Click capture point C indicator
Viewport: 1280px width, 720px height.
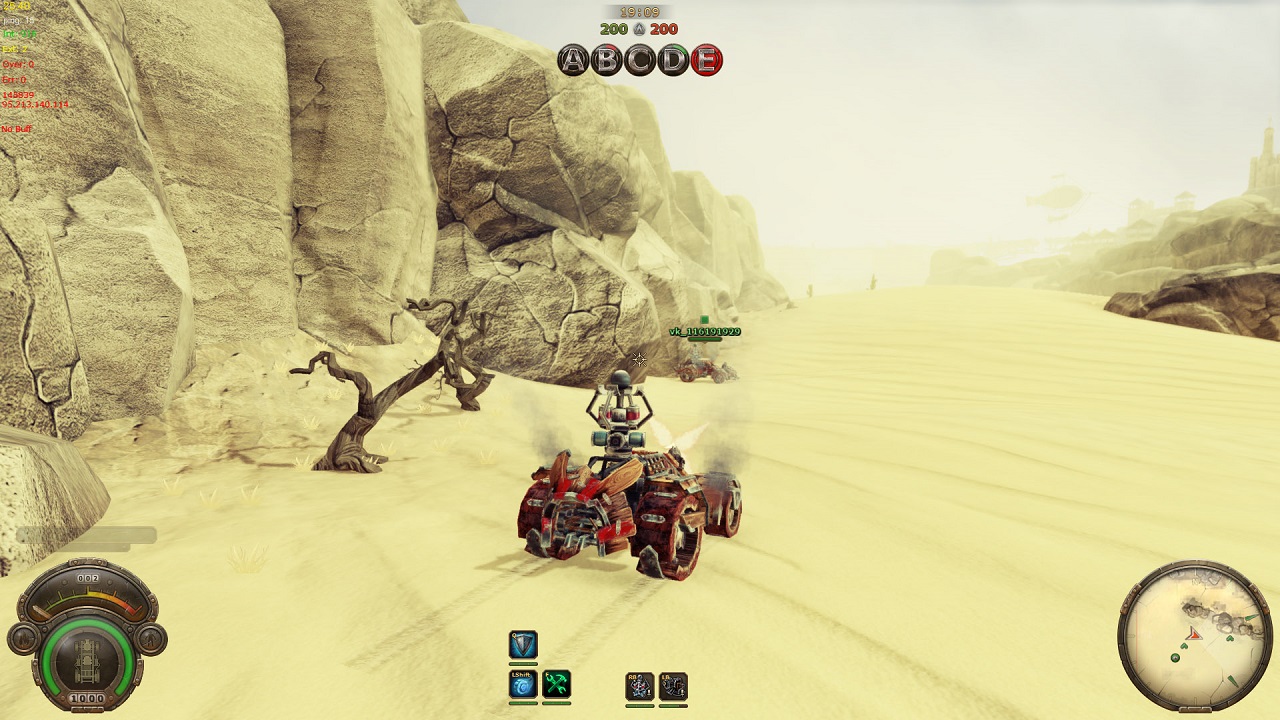click(640, 60)
